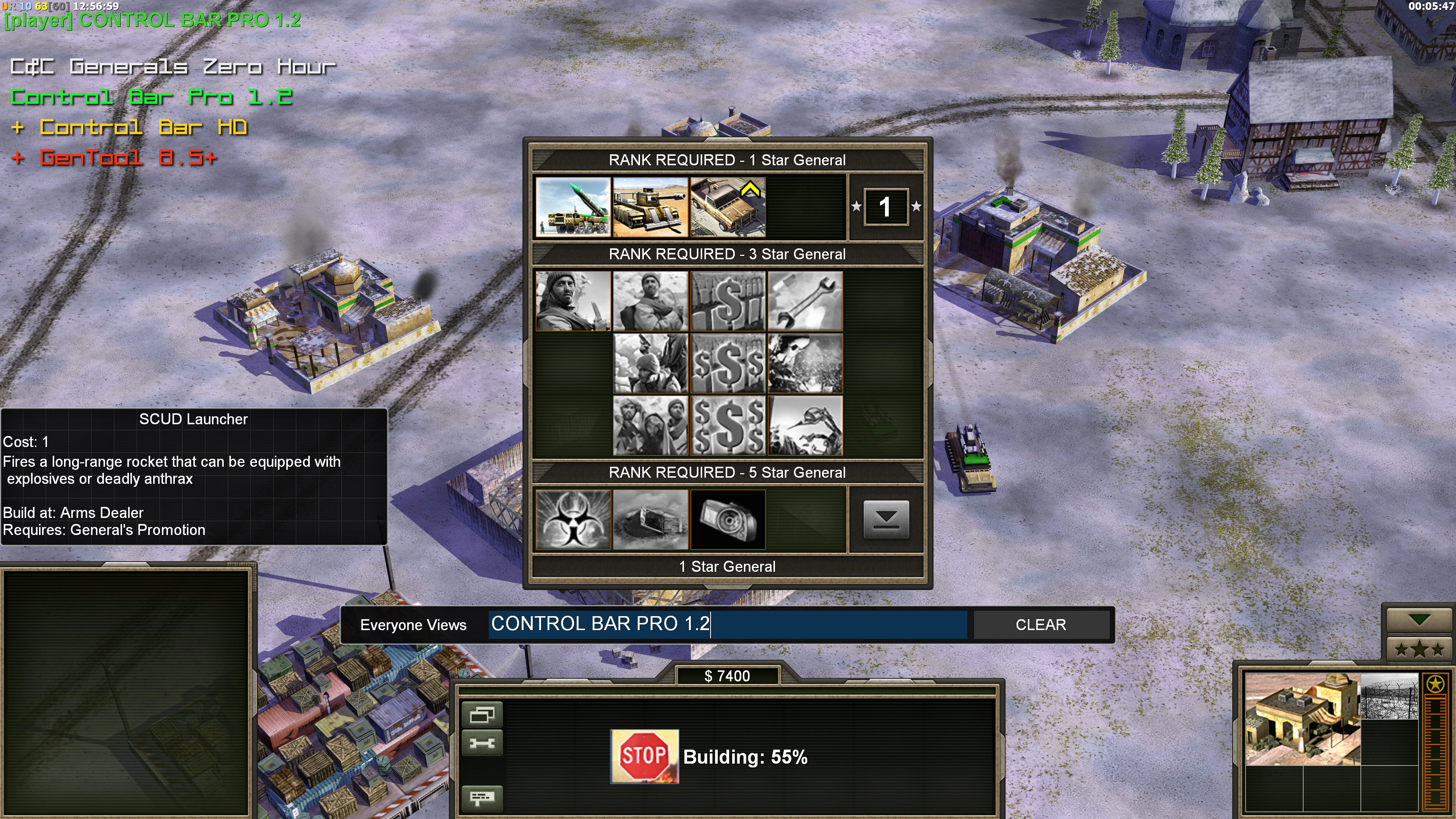Pick the triple dollar sign Cash Bounty icon
This screenshot has height=819, width=1456.
click(x=728, y=363)
